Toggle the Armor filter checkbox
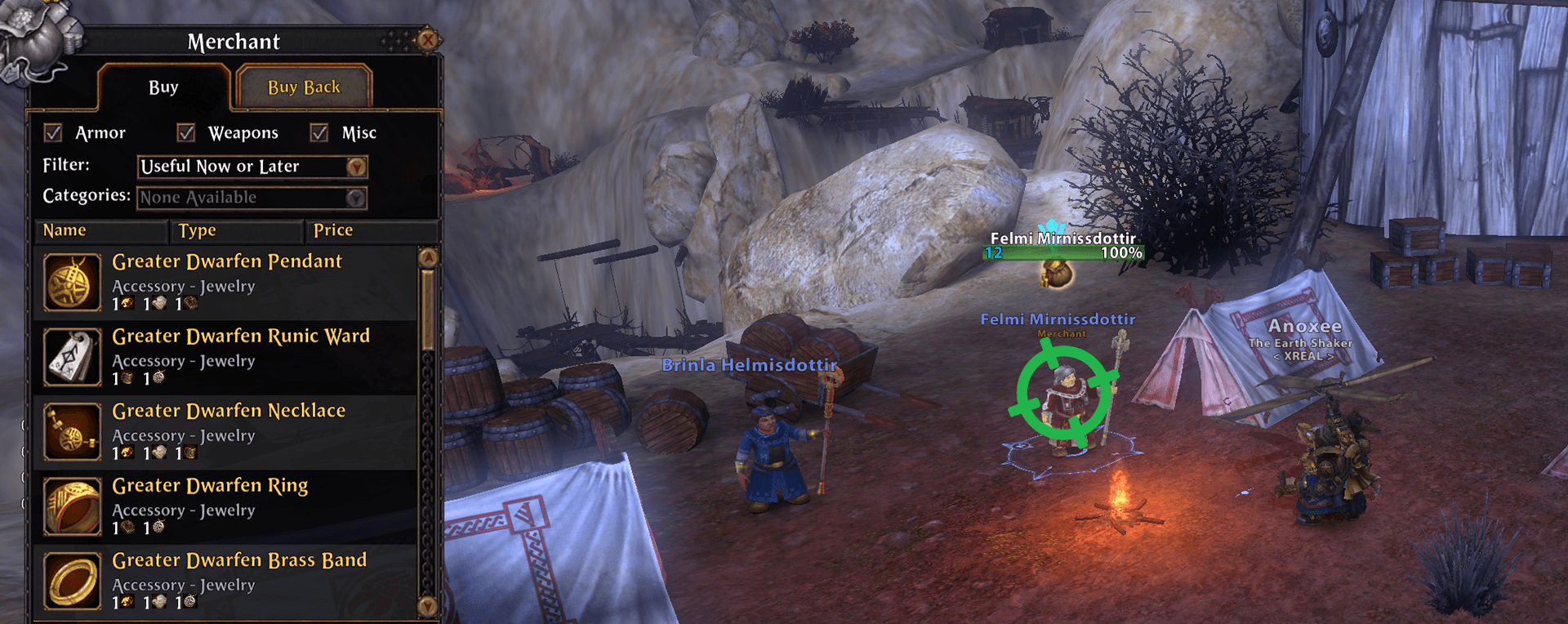 click(x=54, y=132)
